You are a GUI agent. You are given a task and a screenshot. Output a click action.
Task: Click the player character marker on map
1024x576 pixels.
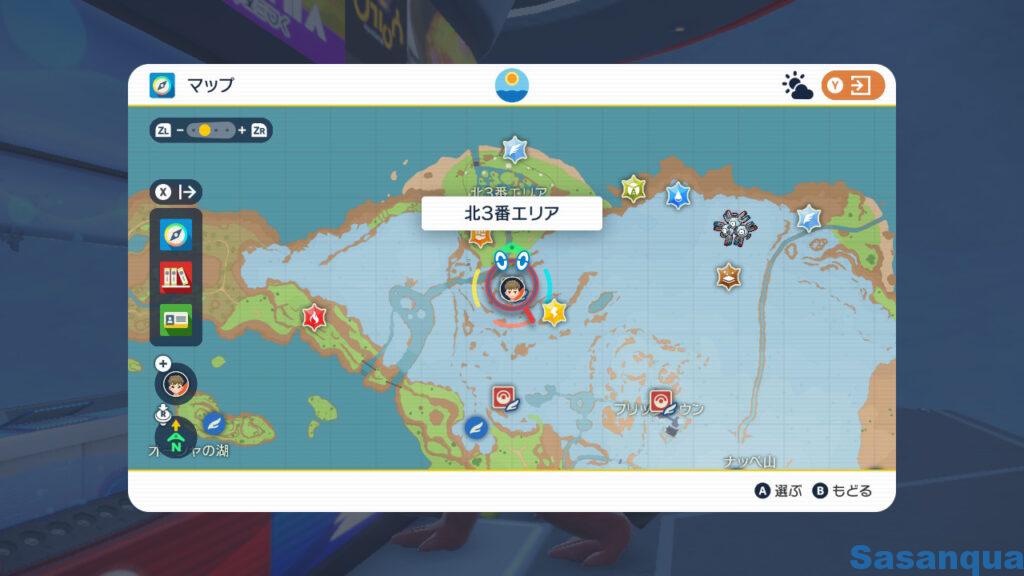[x=508, y=288]
